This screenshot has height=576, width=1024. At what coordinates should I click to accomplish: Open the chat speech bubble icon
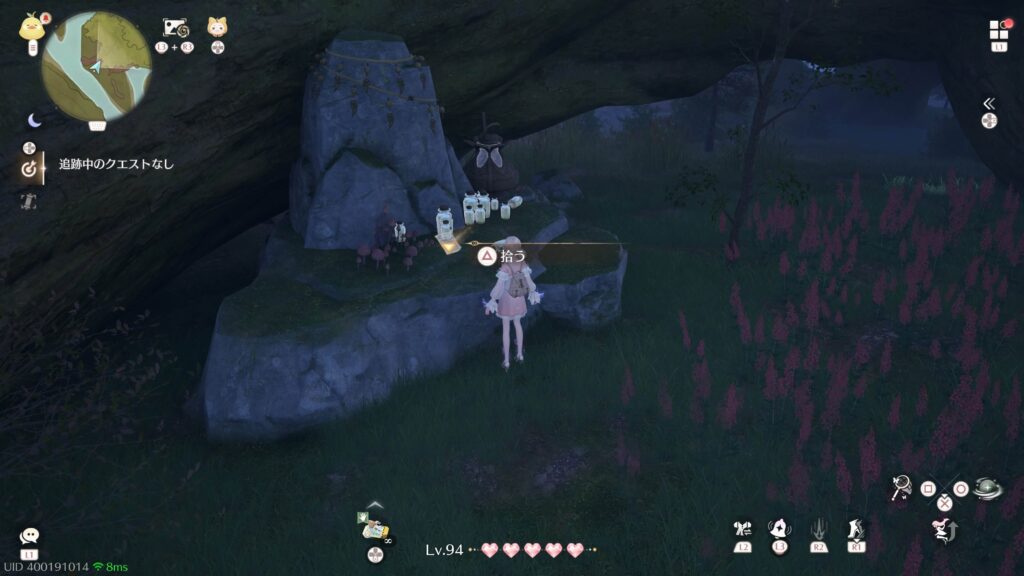click(29, 537)
